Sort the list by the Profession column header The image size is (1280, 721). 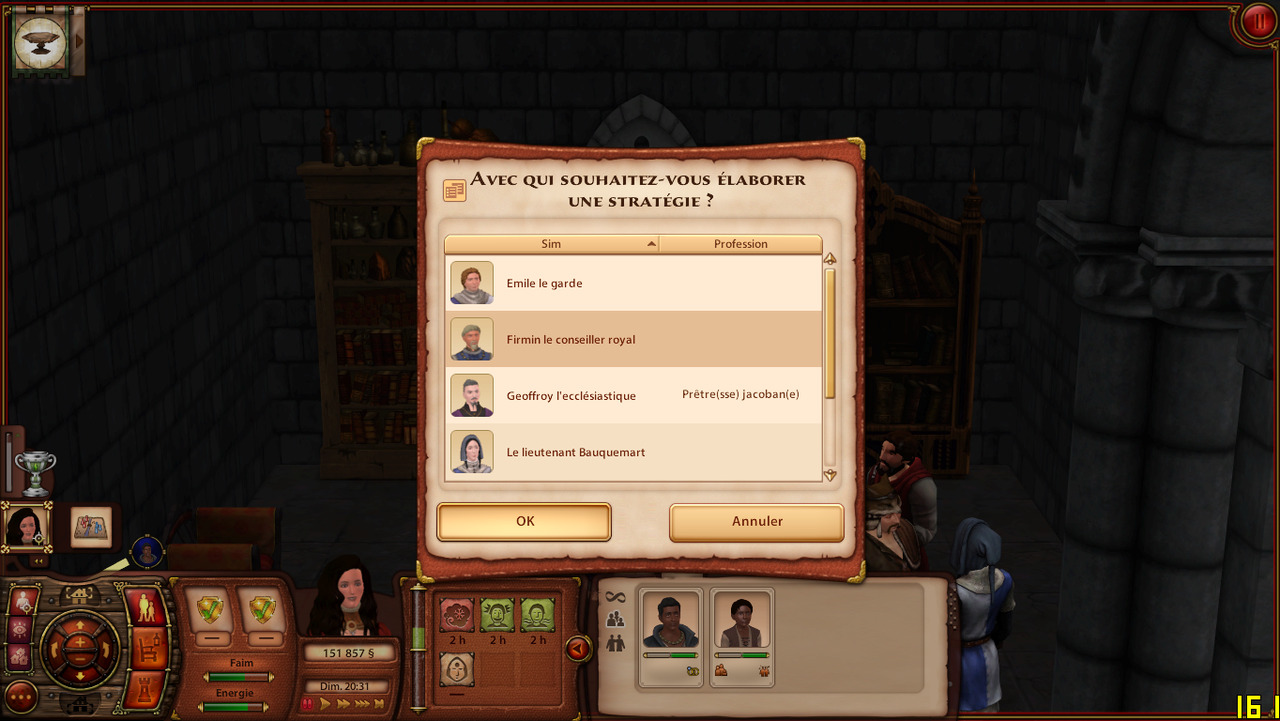[740, 244]
